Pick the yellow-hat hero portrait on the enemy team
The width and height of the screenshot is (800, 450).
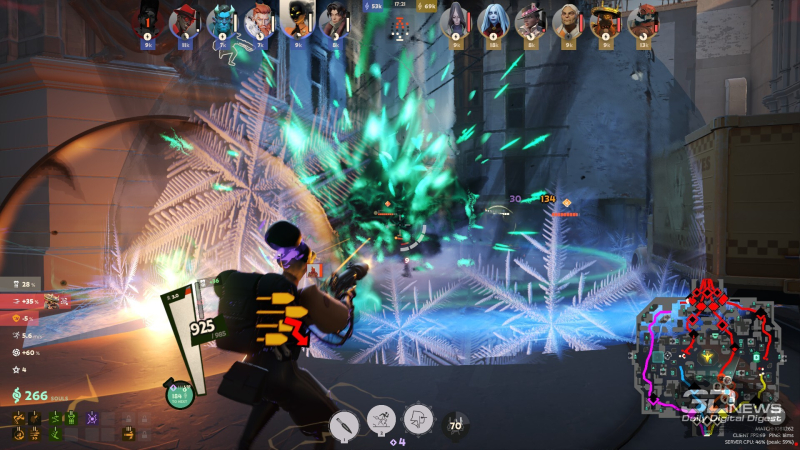[605, 19]
